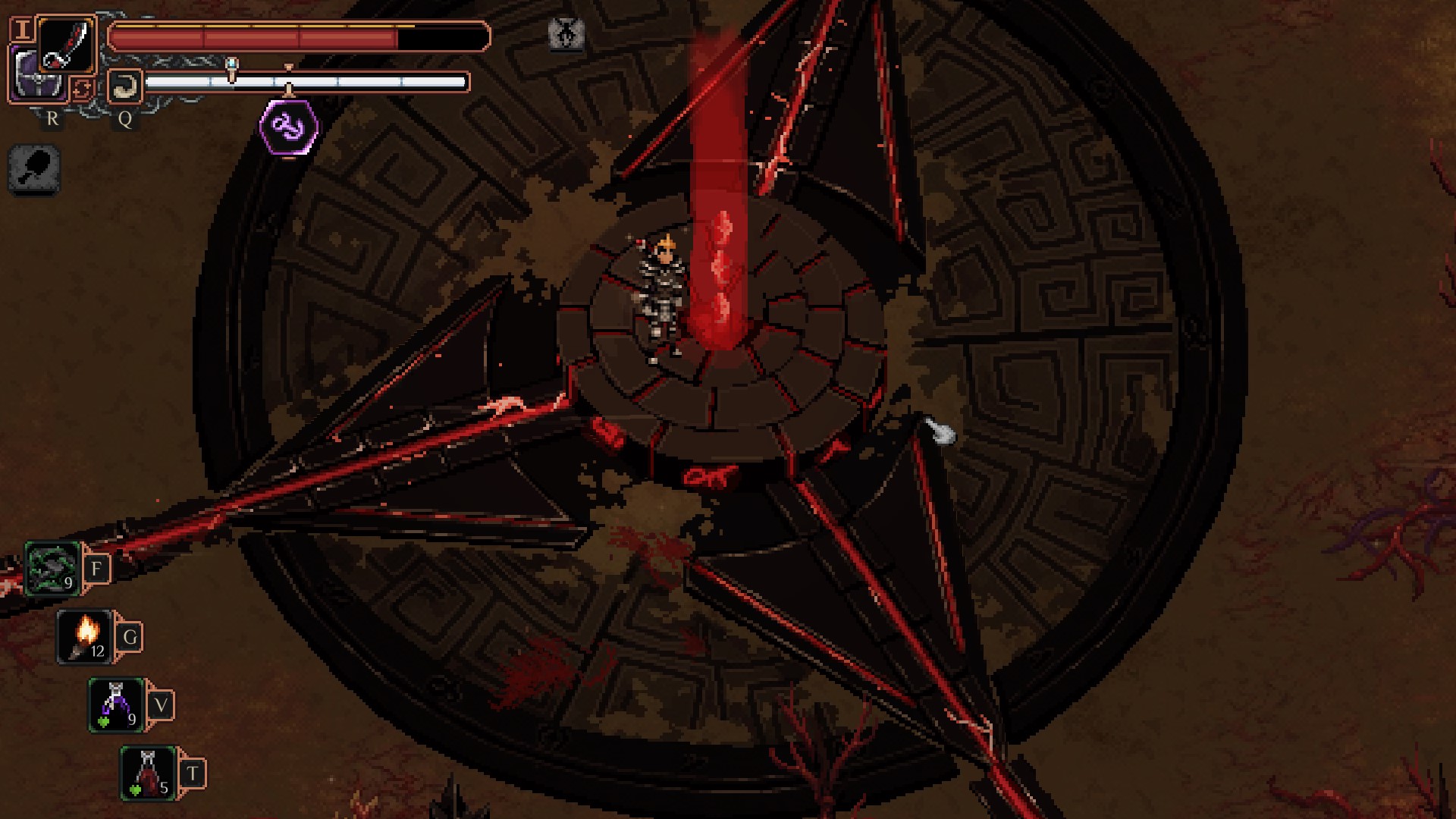Swap weapon sets with the cycle arrows
Image resolution: width=1456 pixels, height=819 pixels.
tap(82, 89)
